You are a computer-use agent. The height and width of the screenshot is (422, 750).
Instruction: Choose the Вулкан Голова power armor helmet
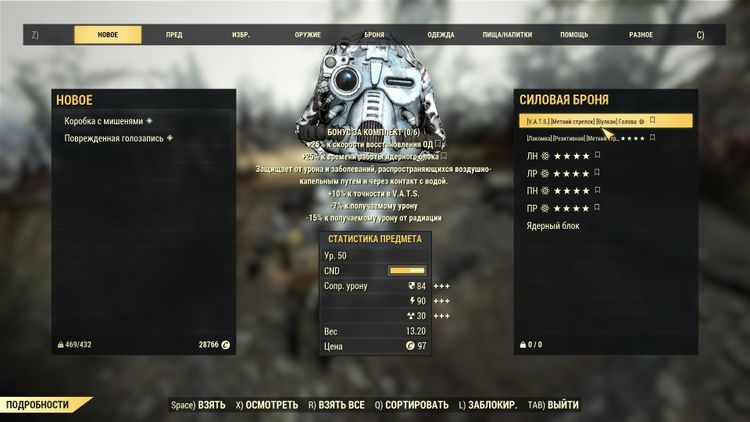[590, 121]
